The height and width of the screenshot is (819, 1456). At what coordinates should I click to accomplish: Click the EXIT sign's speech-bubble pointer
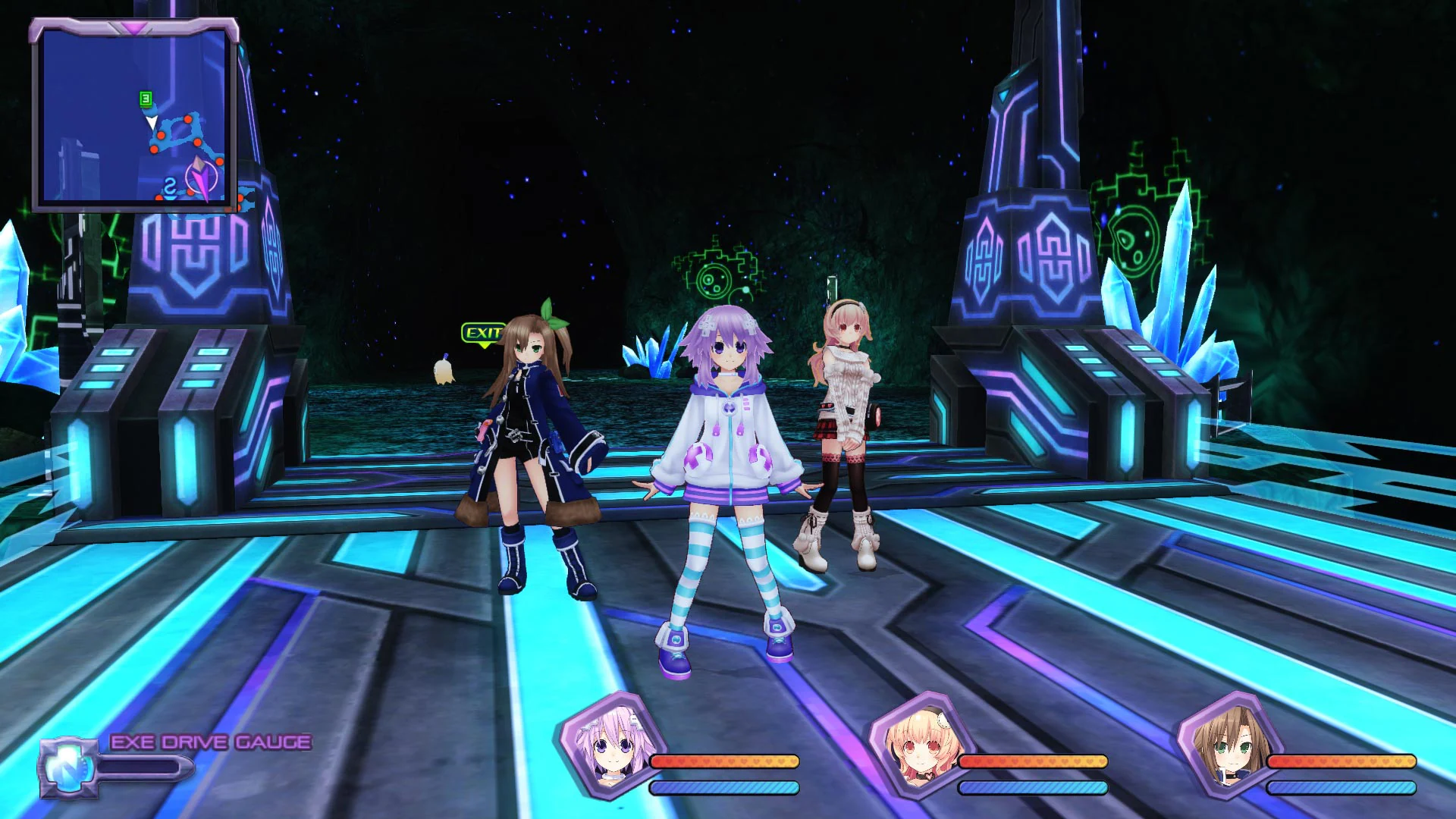[484, 346]
